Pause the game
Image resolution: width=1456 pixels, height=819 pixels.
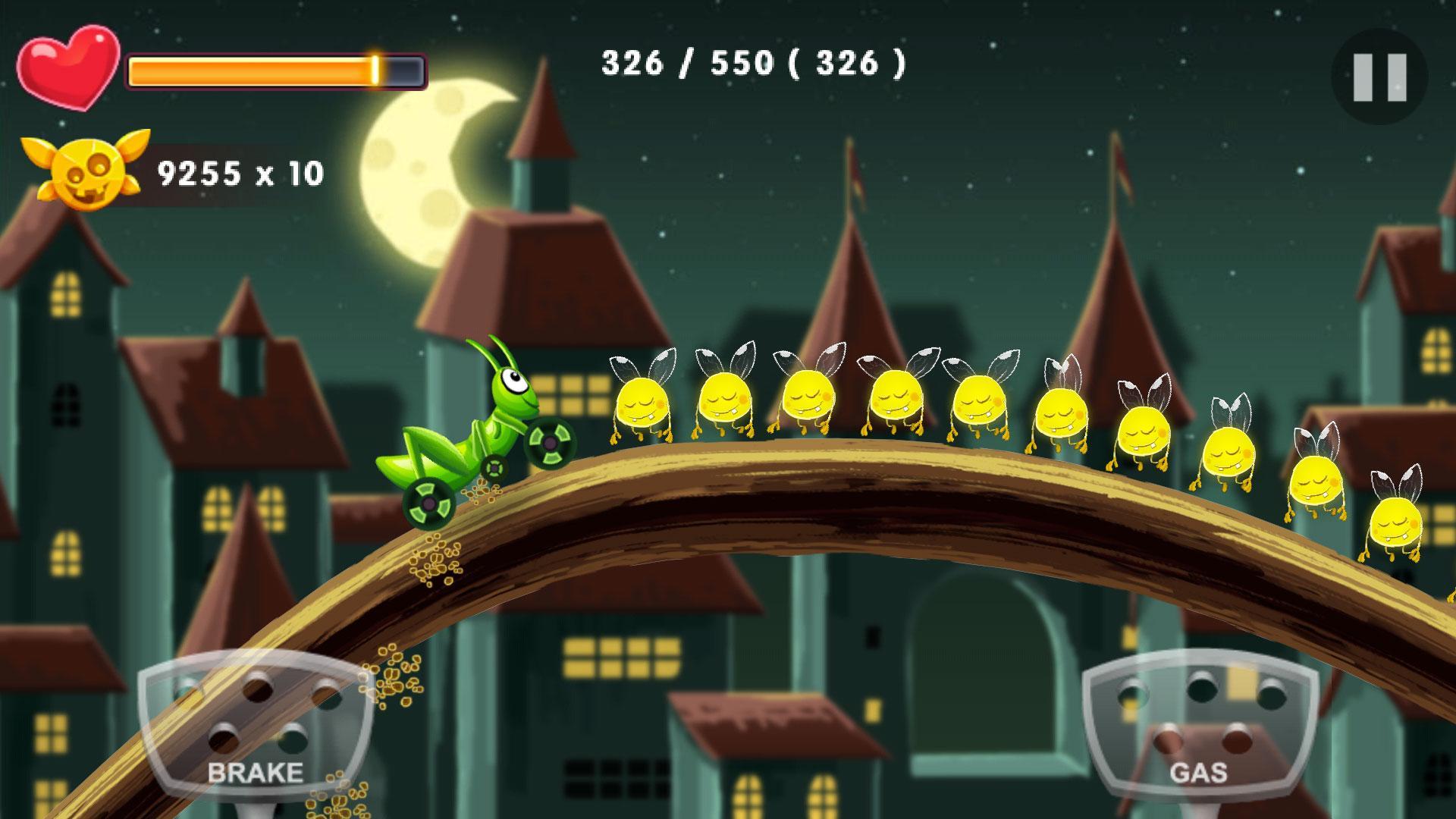tap(1379, 77)
